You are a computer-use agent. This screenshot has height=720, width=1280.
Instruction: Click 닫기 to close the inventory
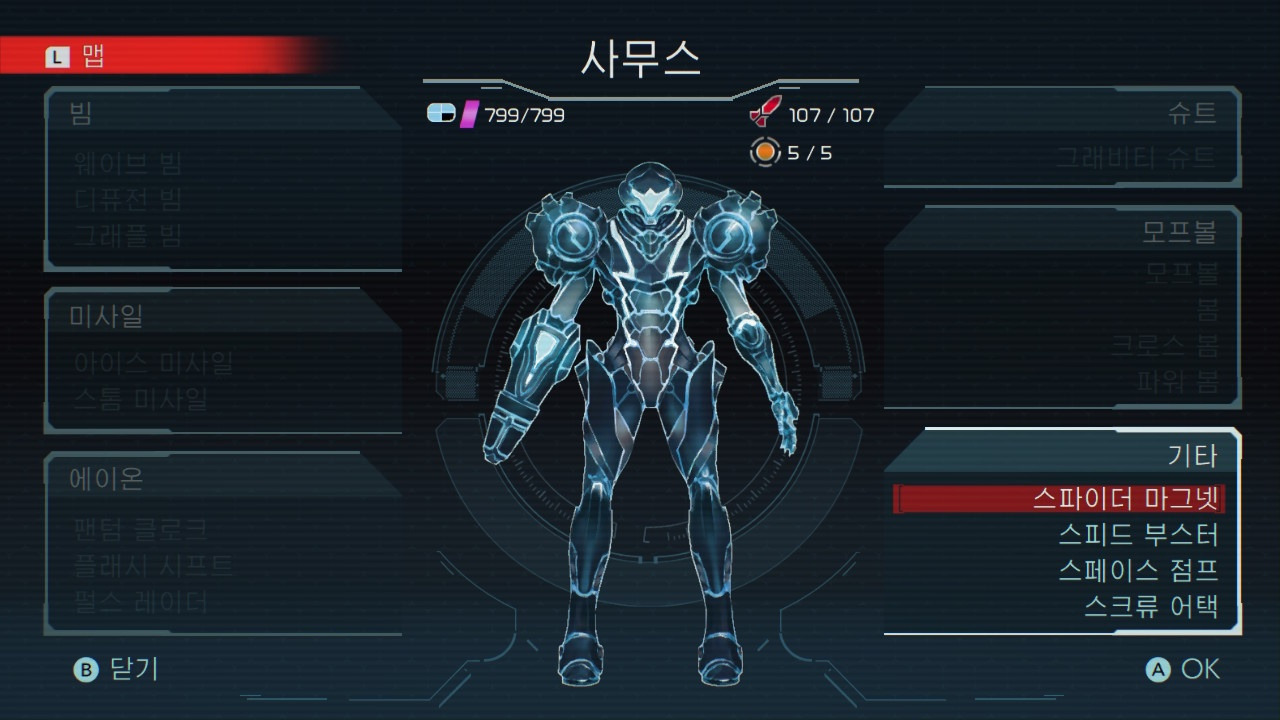pos(122,670)
